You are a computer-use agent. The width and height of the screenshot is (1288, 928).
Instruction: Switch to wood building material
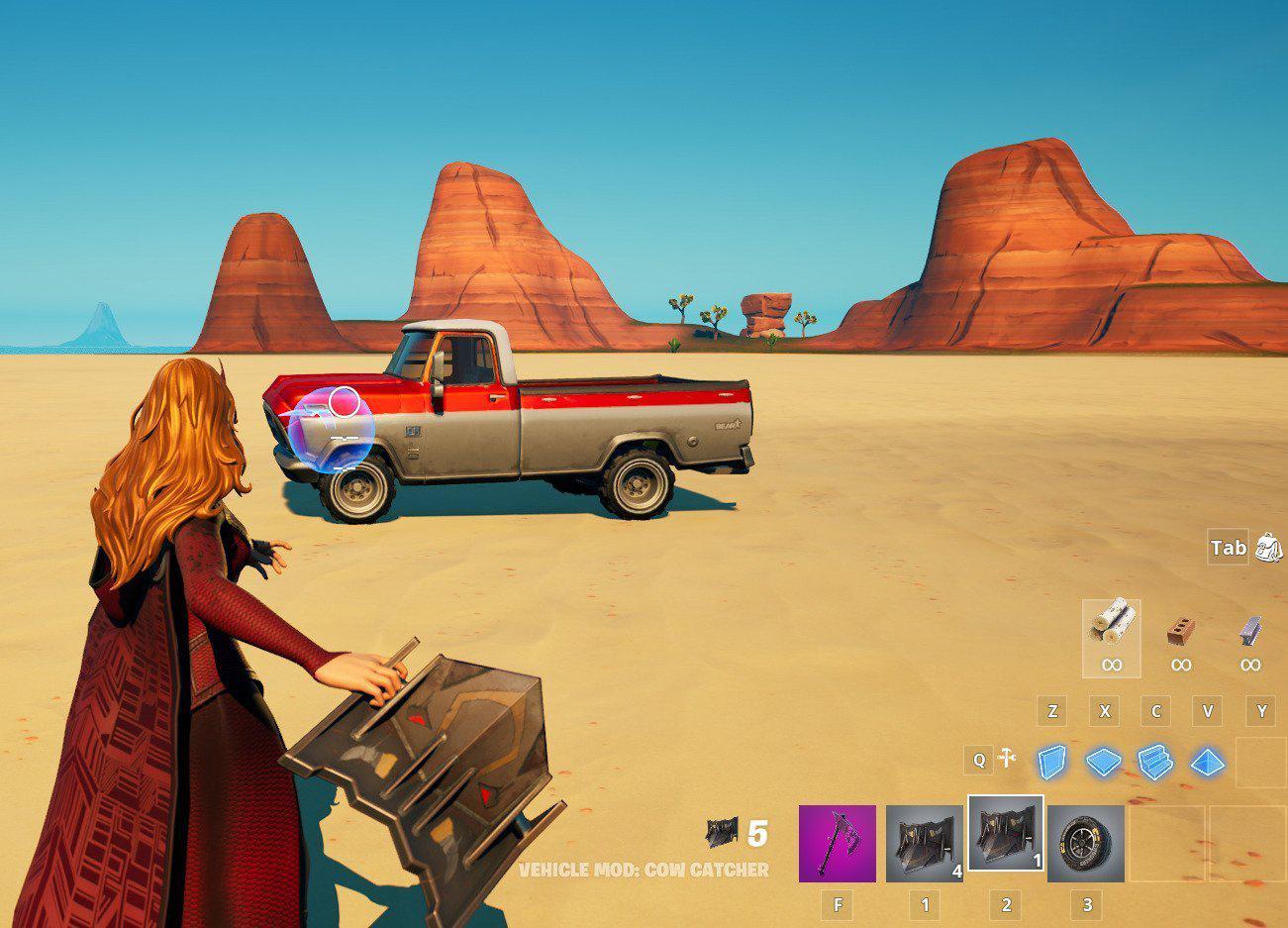1111,636
